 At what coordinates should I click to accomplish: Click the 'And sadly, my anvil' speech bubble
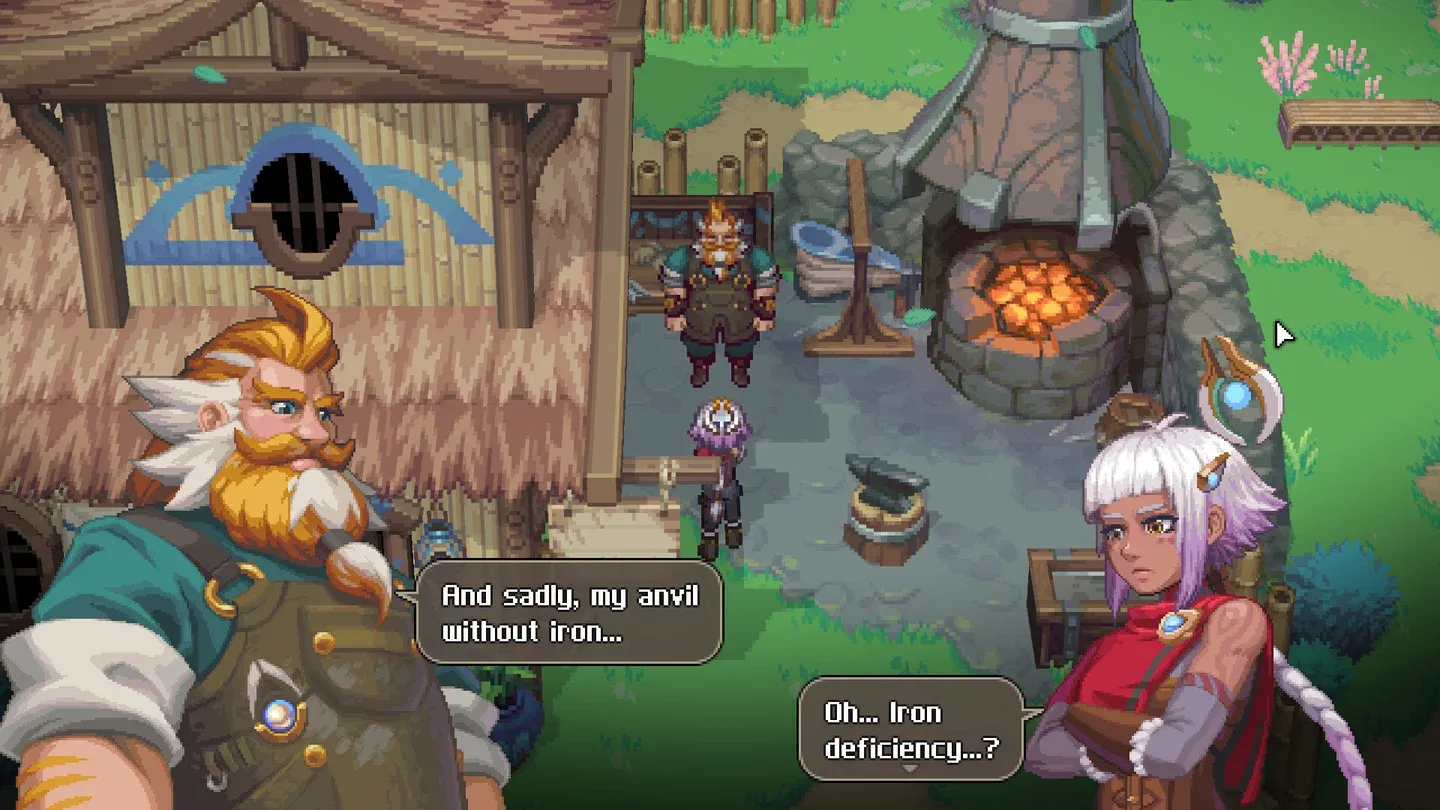coord(569,612)
